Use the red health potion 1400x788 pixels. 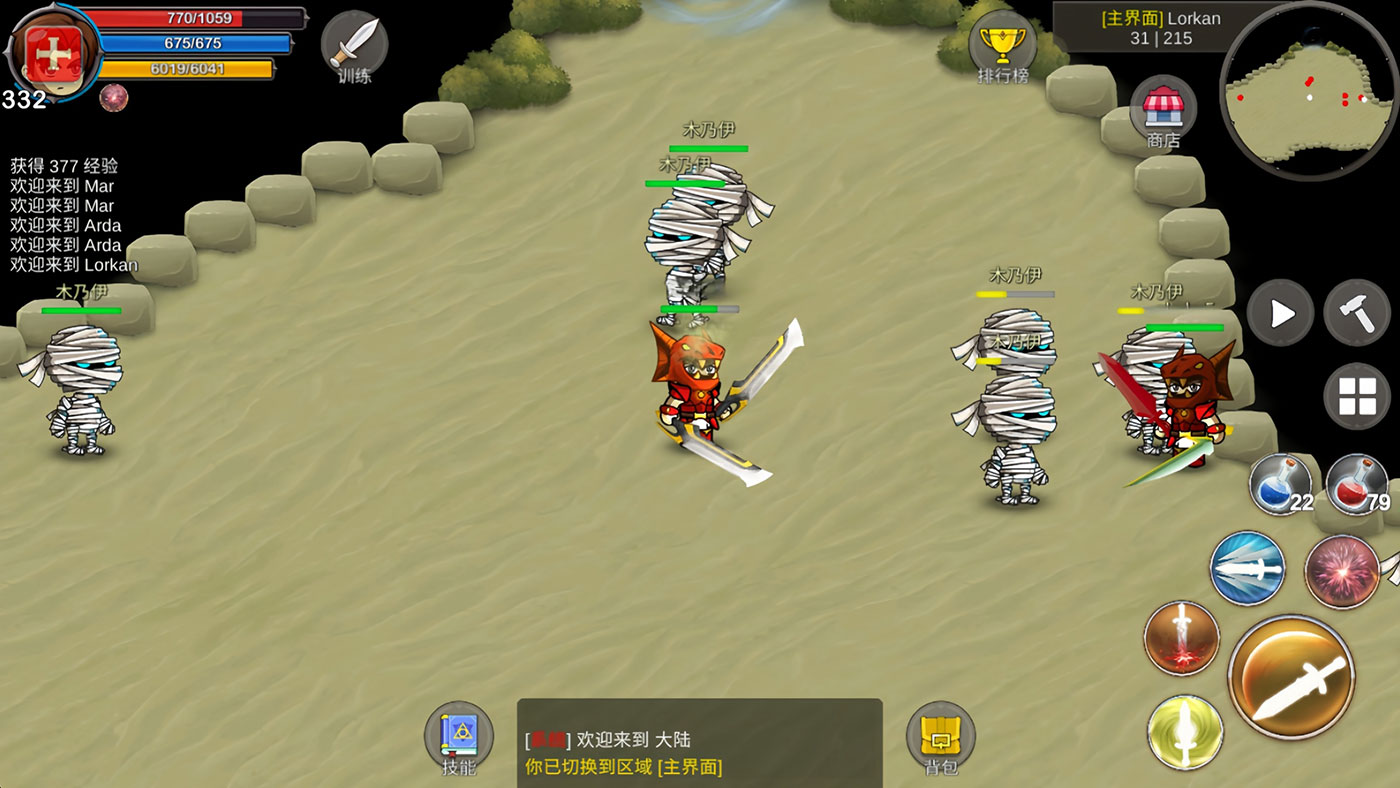tap(1356, 485)
